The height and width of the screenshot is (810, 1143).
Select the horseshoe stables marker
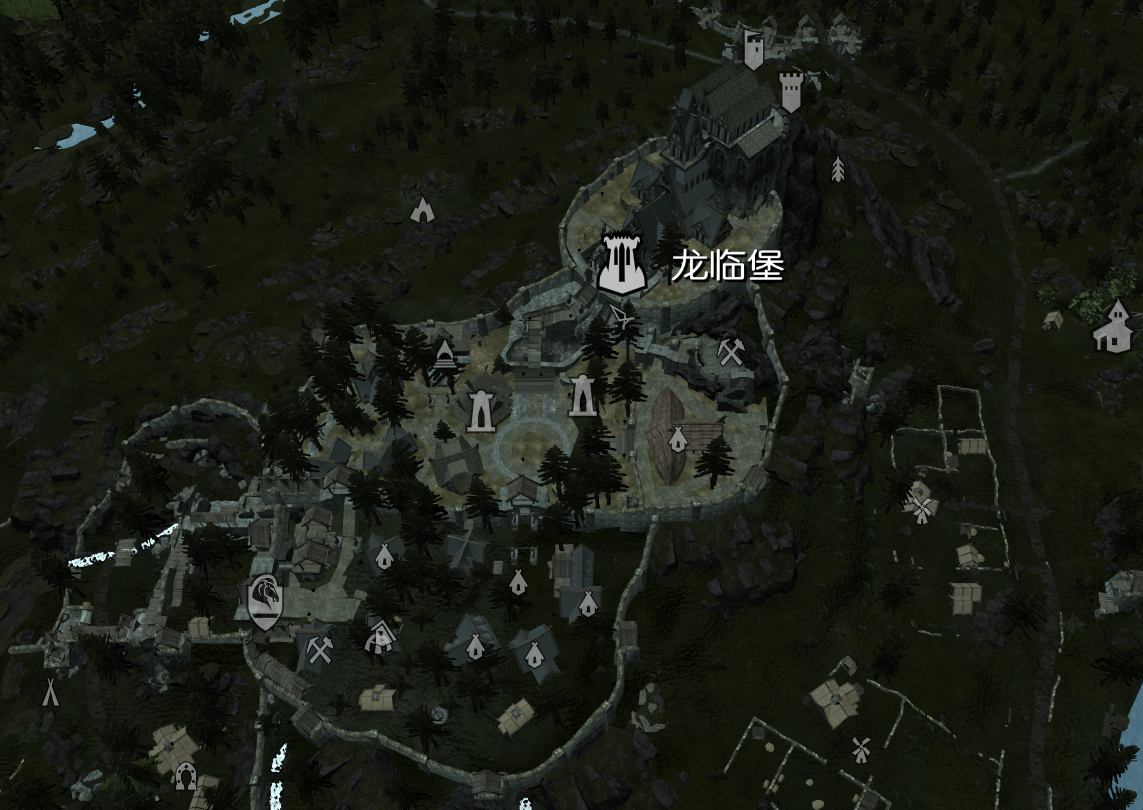pyautogui.click(x=185, y=774)
